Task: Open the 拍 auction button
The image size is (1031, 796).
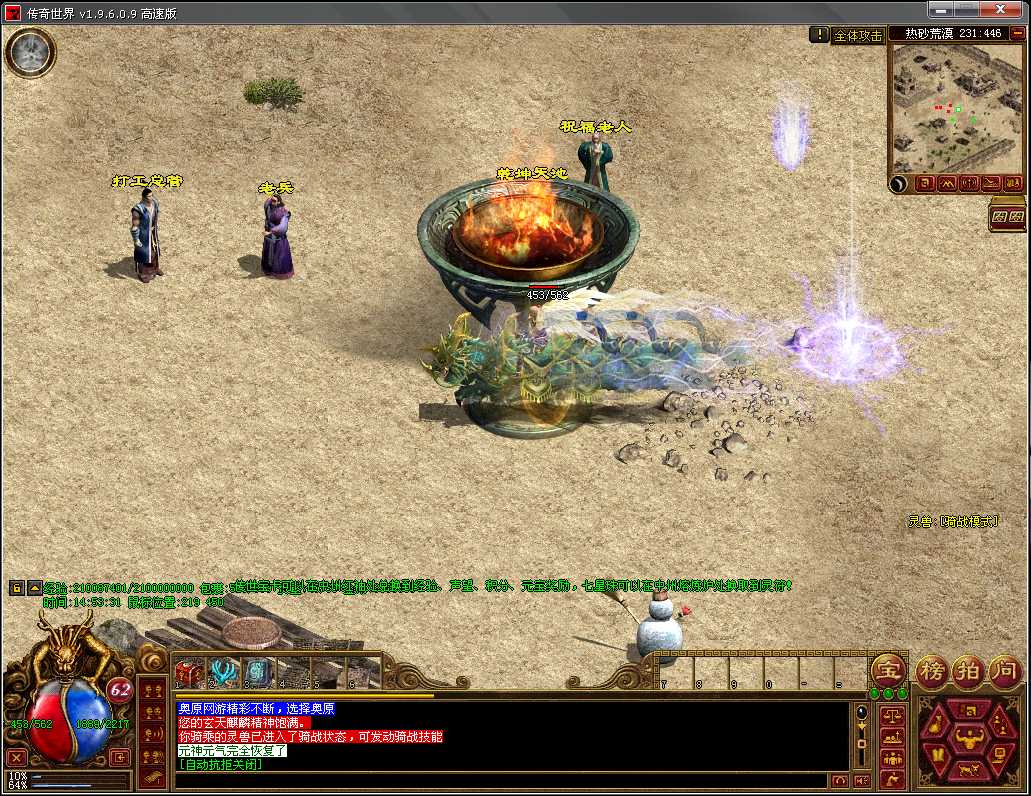Action: coord(968,669)
